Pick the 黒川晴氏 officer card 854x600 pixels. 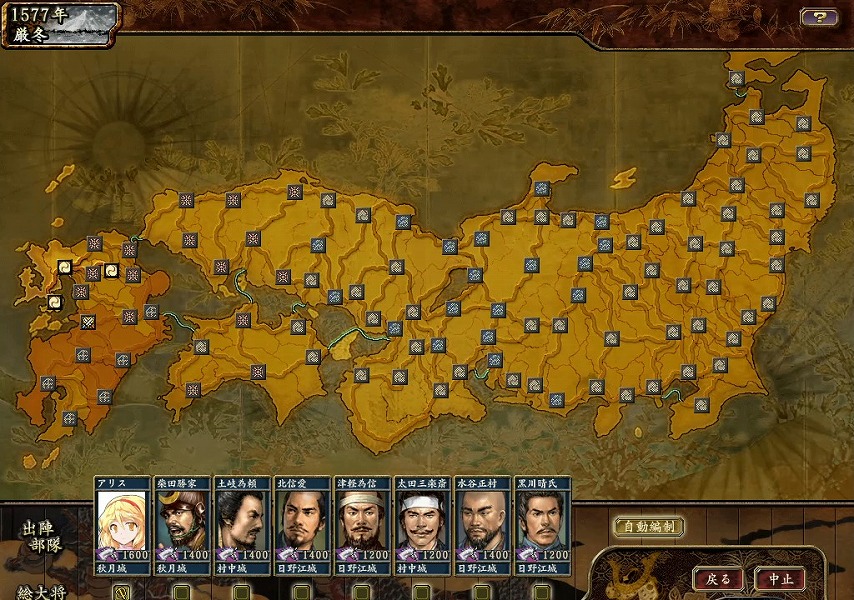[541, 521]
